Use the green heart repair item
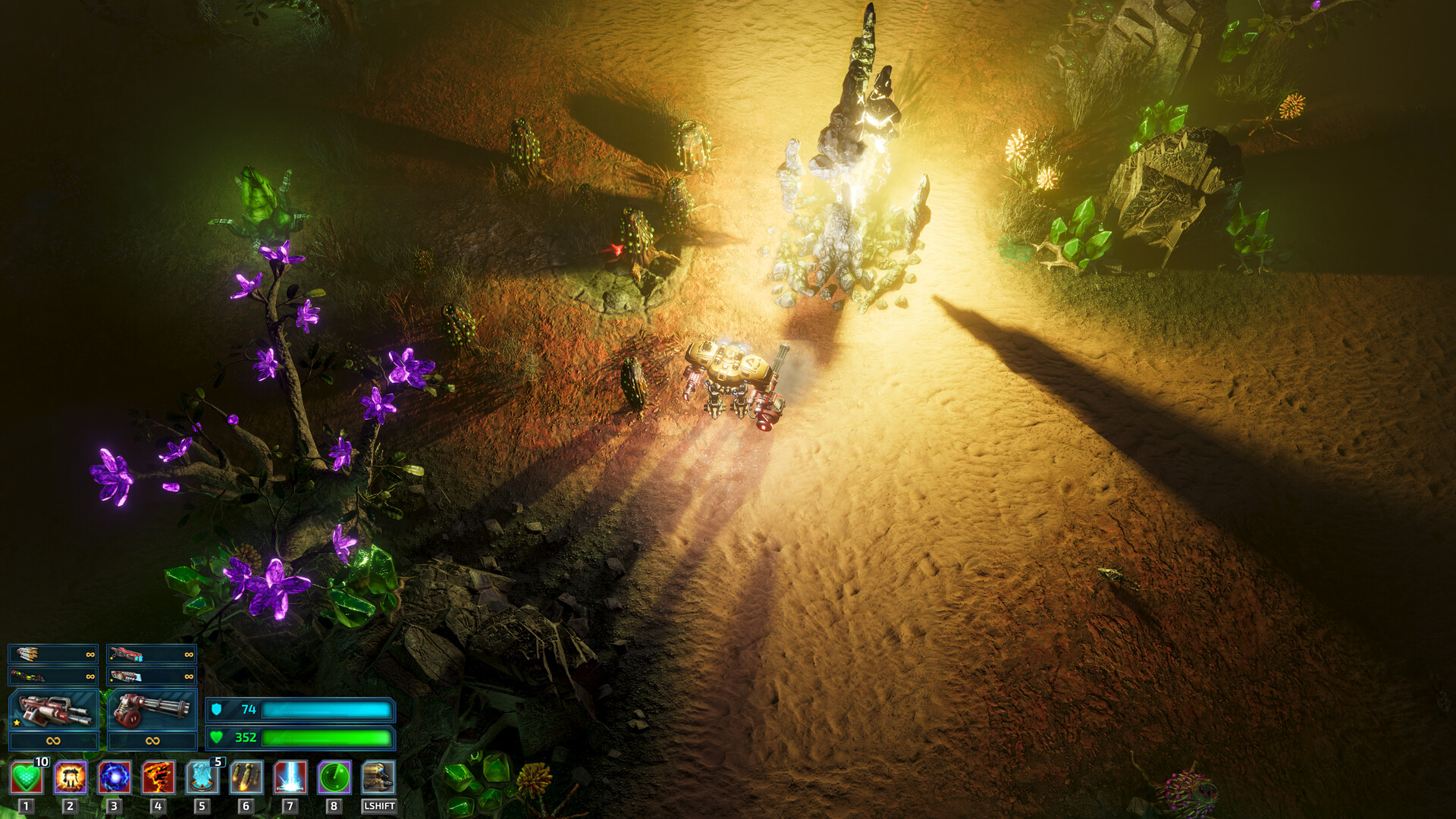1456x819 pixels. coord(27,778)
